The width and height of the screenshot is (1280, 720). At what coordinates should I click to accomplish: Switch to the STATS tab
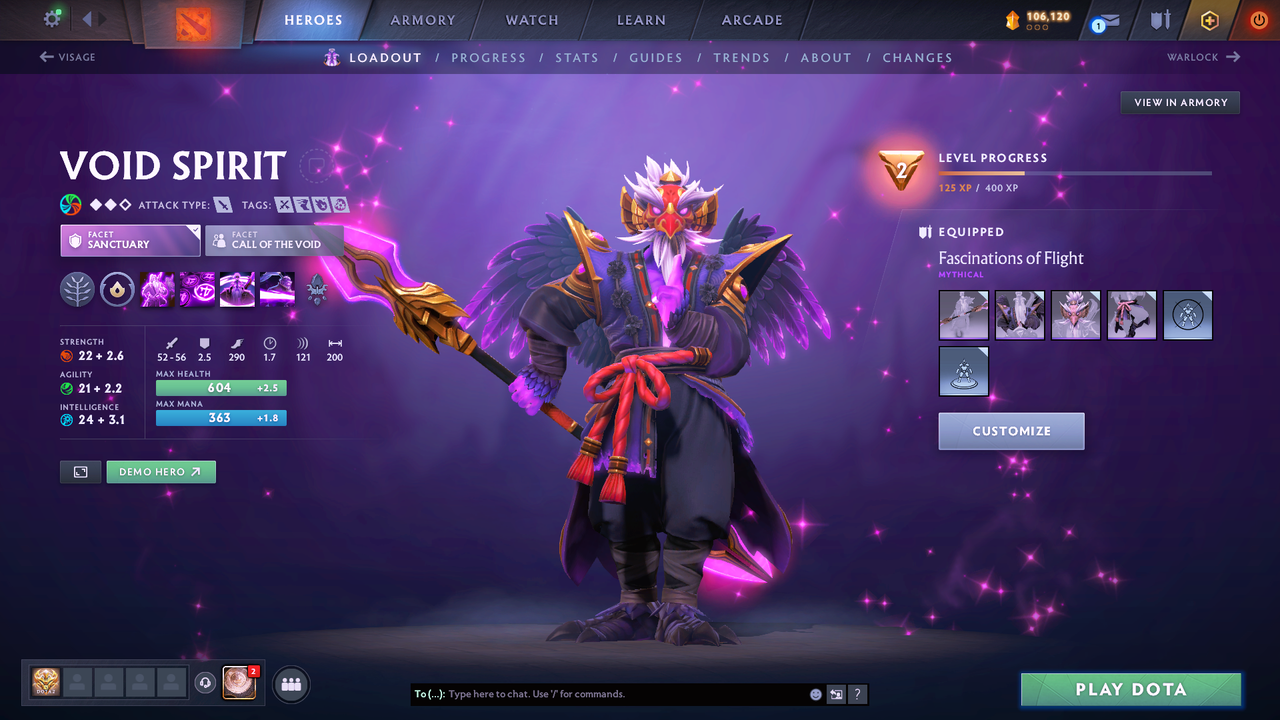coord(577,57)
